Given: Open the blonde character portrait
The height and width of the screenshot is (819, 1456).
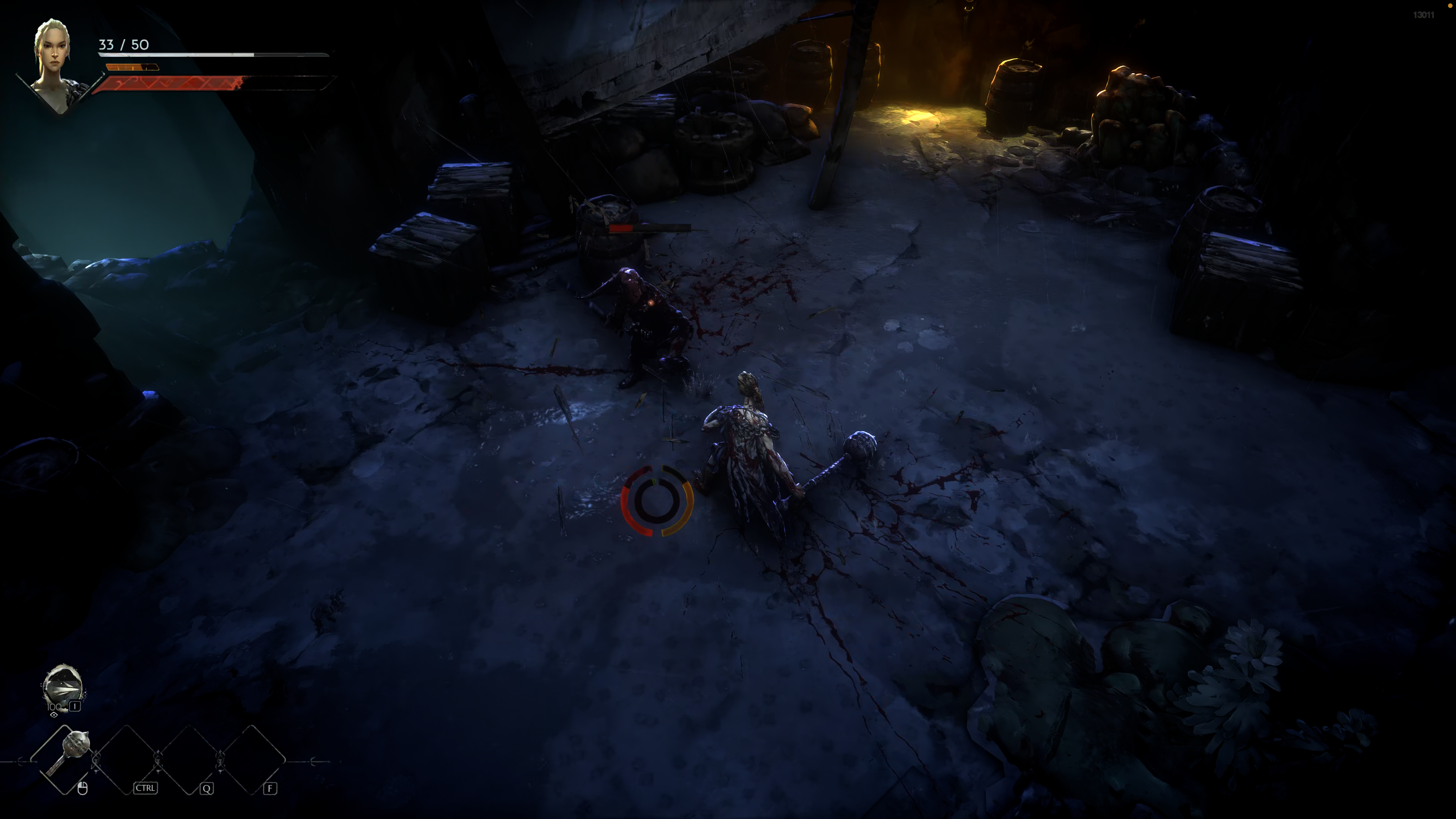Looking at the screenshot, I should [53, 62].
